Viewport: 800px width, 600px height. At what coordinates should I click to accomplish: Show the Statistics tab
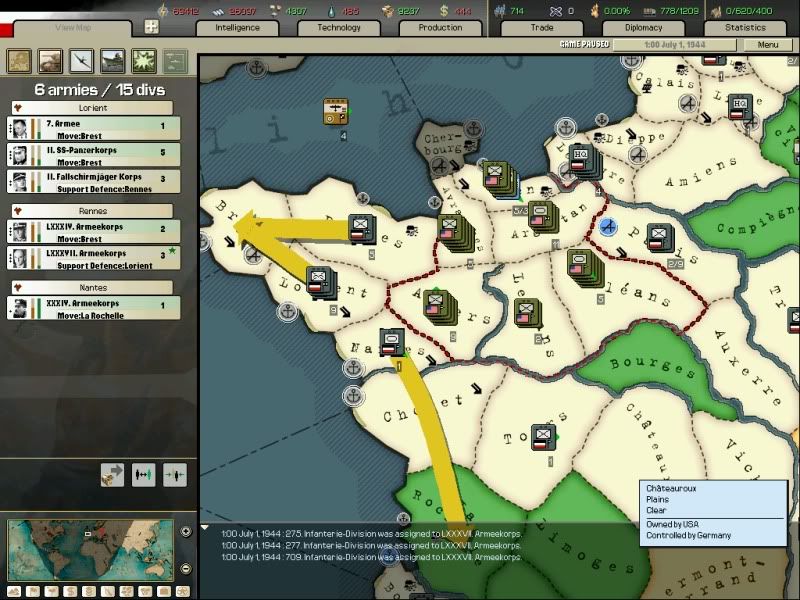click(745, 28)
